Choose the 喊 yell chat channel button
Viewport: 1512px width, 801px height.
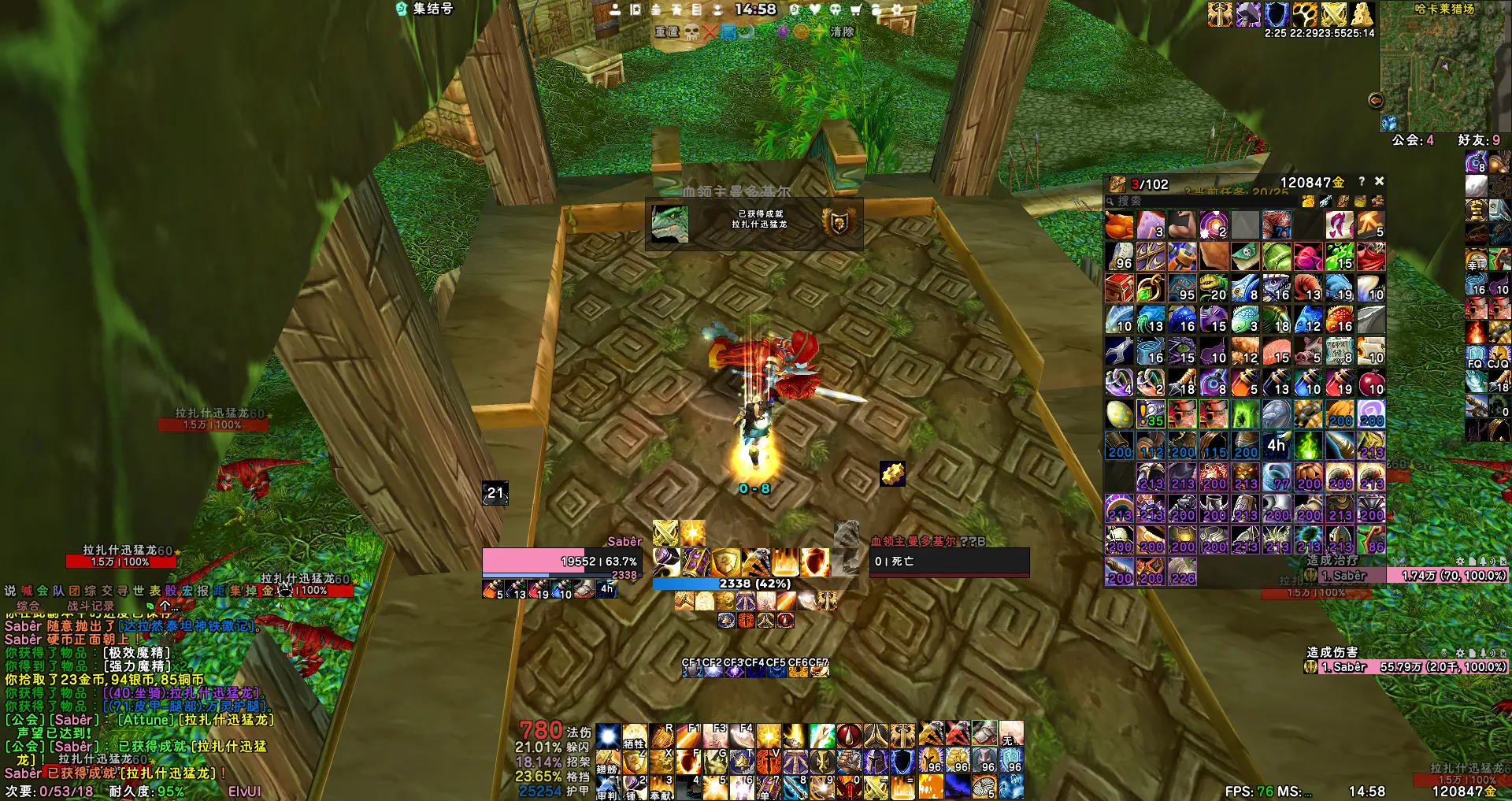27,591
